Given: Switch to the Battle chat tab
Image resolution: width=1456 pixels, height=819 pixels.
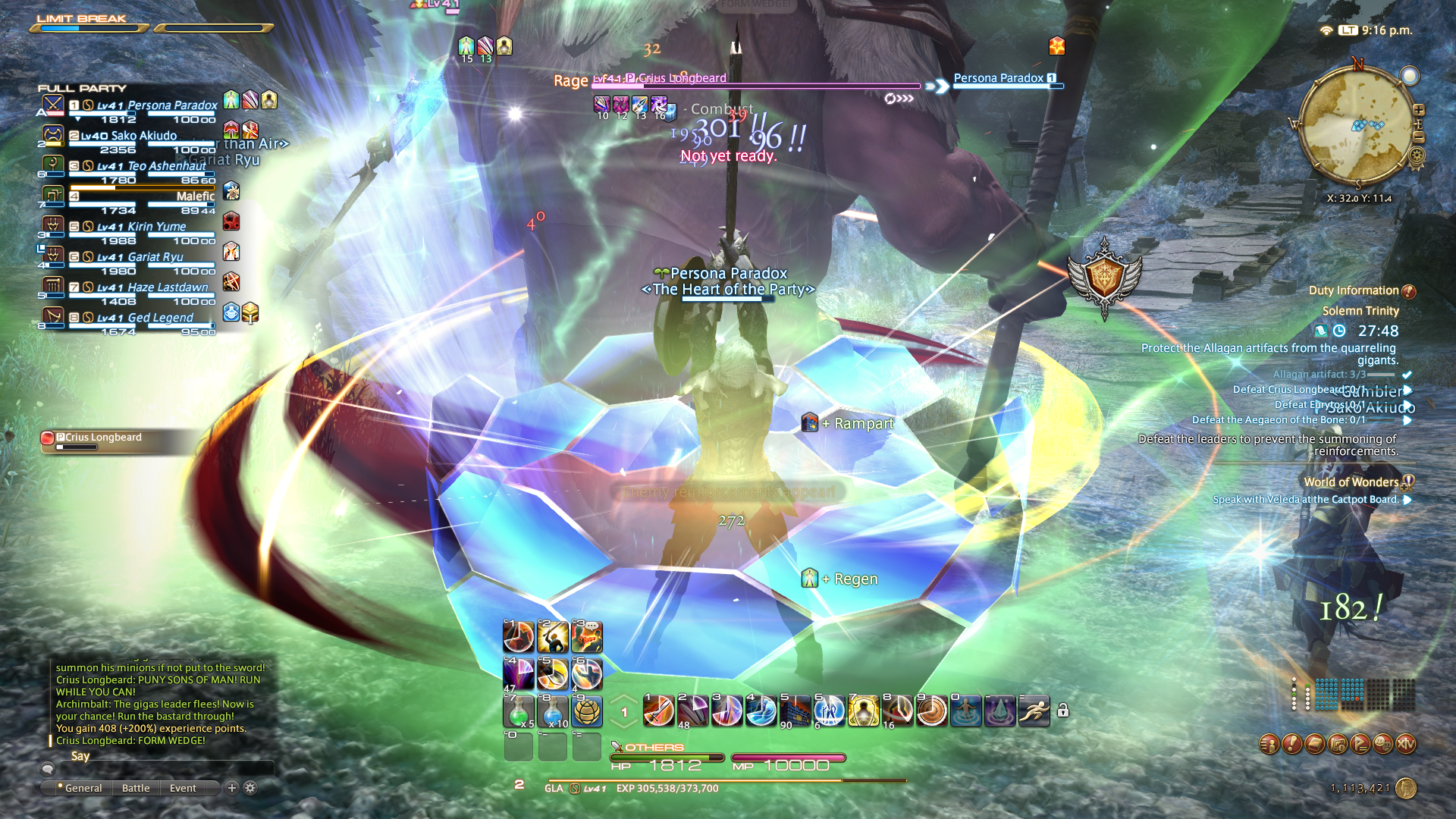Looking at the screenshot, I should pyautogui.click(x=136, y=788).
